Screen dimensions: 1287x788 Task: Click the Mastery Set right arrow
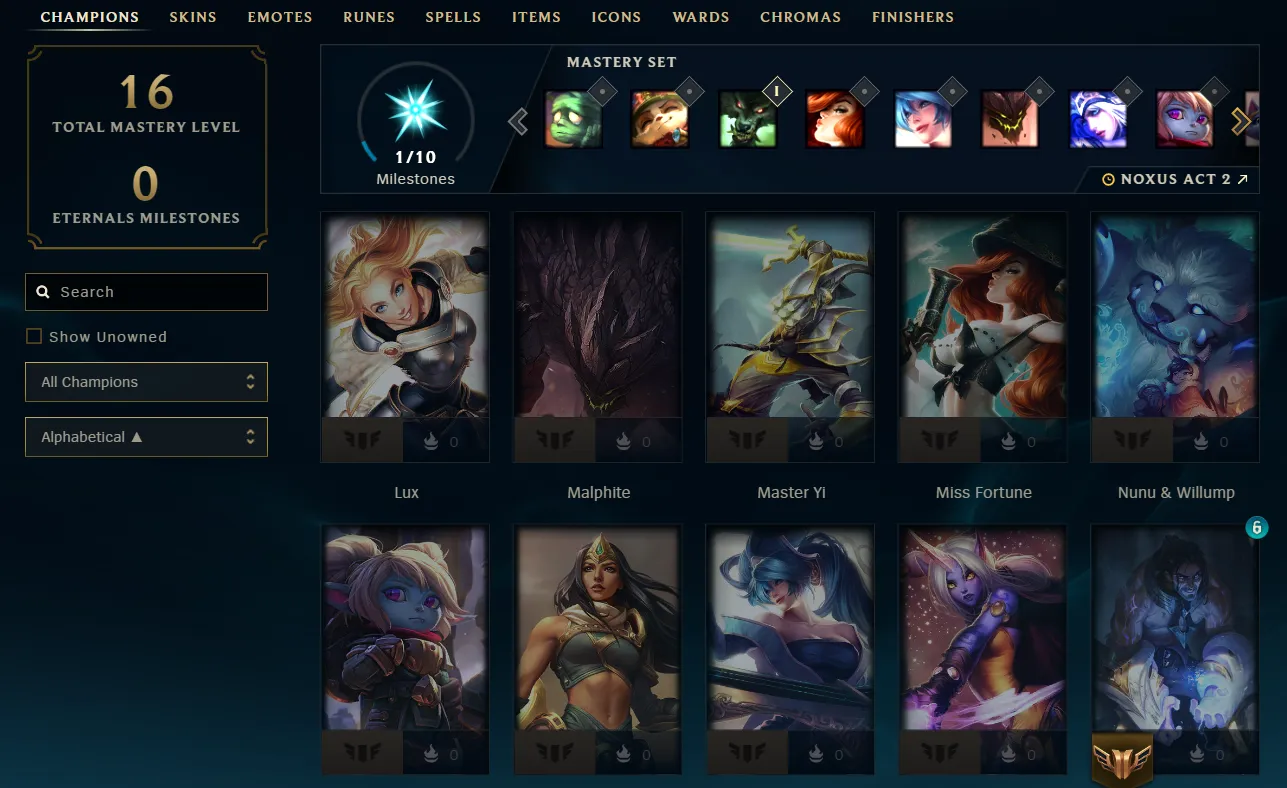[1241, 122]
